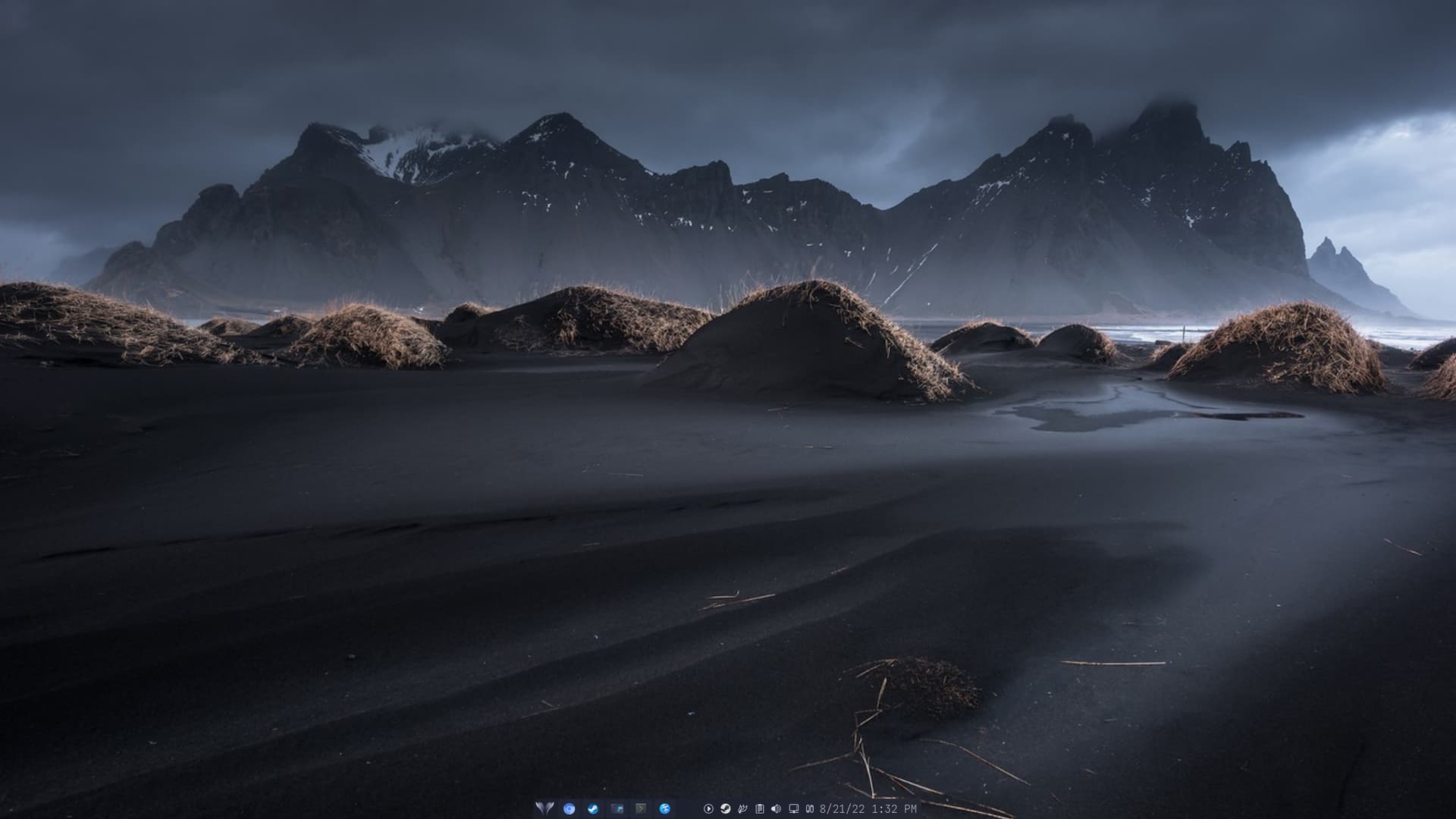Toggle the 00 indicator in the system tray
Image resolution: width=1456 pixels, height=819 pixels.
coord(810,808)
